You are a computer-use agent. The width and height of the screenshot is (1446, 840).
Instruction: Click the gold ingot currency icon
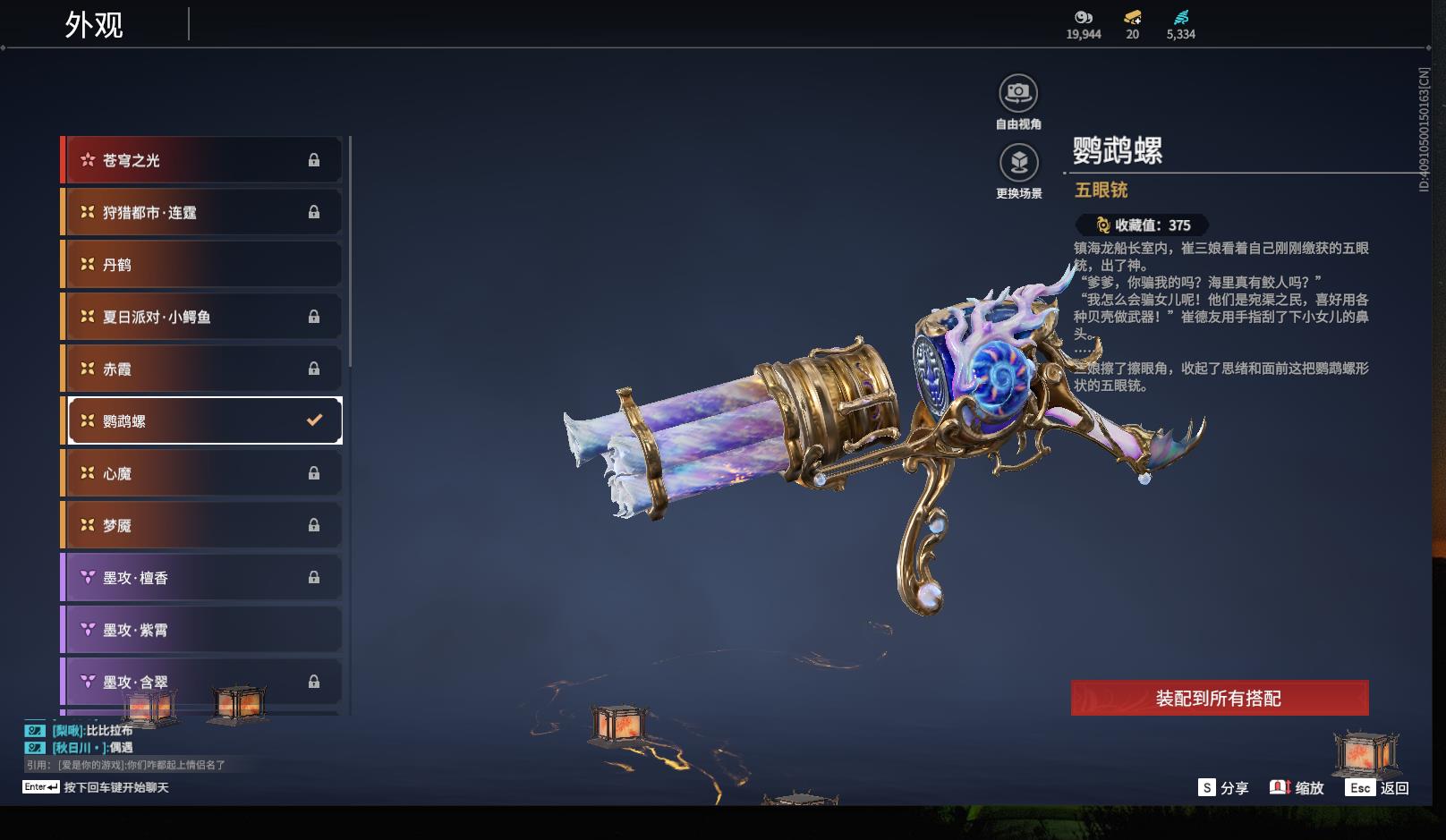1132,17
